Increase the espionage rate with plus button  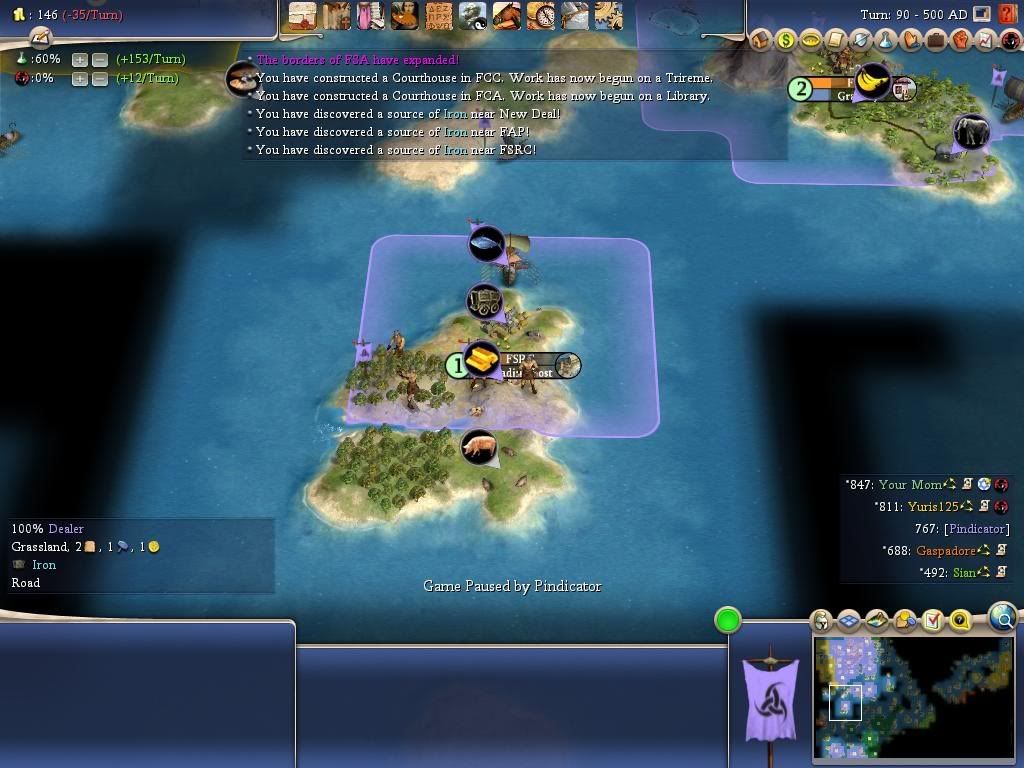80,78
